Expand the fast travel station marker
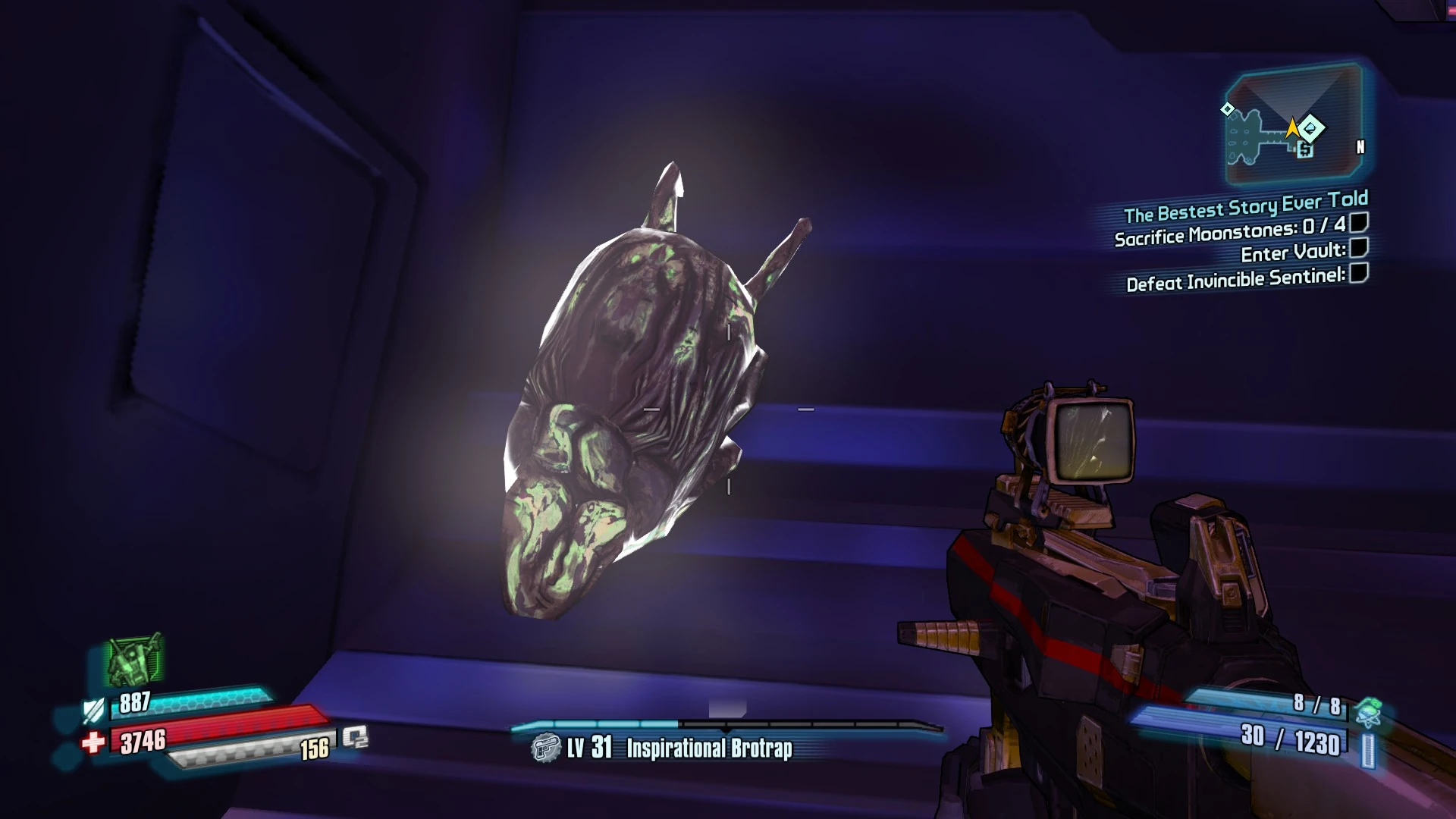The image size is (1456, 819). 1304,149
